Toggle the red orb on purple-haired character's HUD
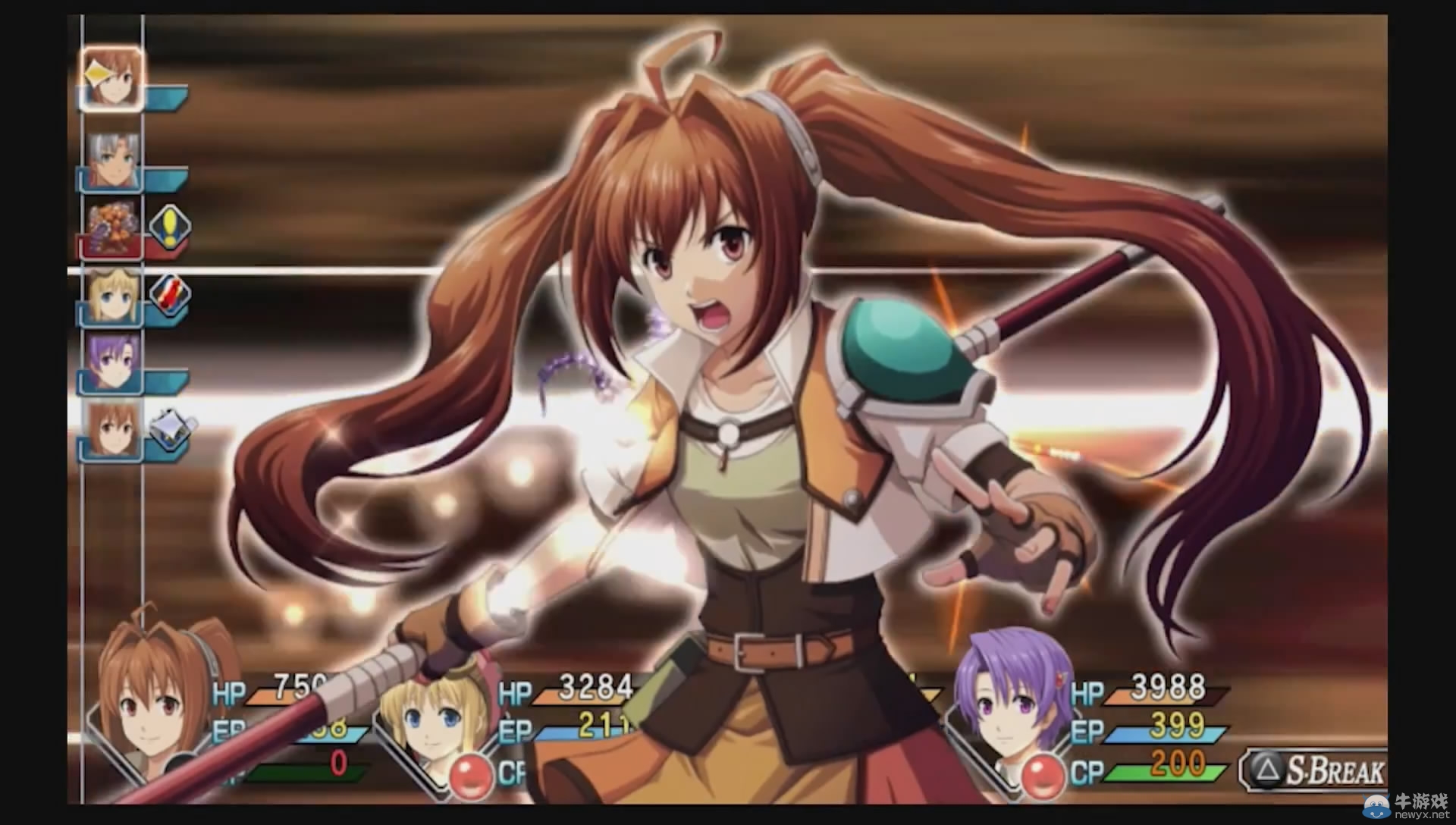This screenshot has height=825, width=1456. [x=1043, y=775]
